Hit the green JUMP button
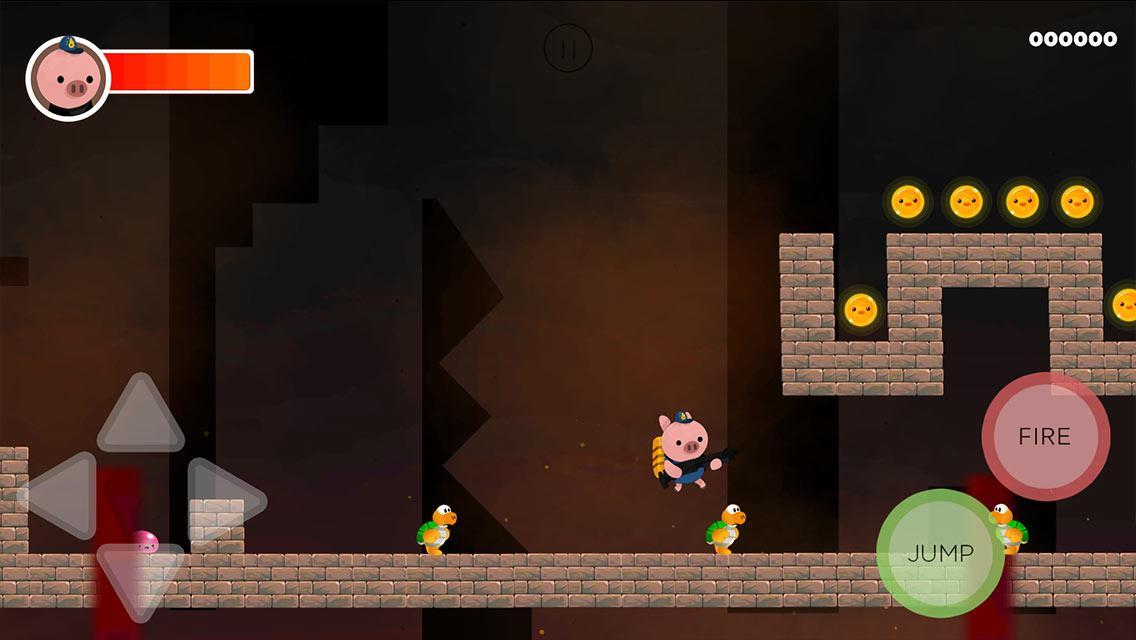 (940, 553)
